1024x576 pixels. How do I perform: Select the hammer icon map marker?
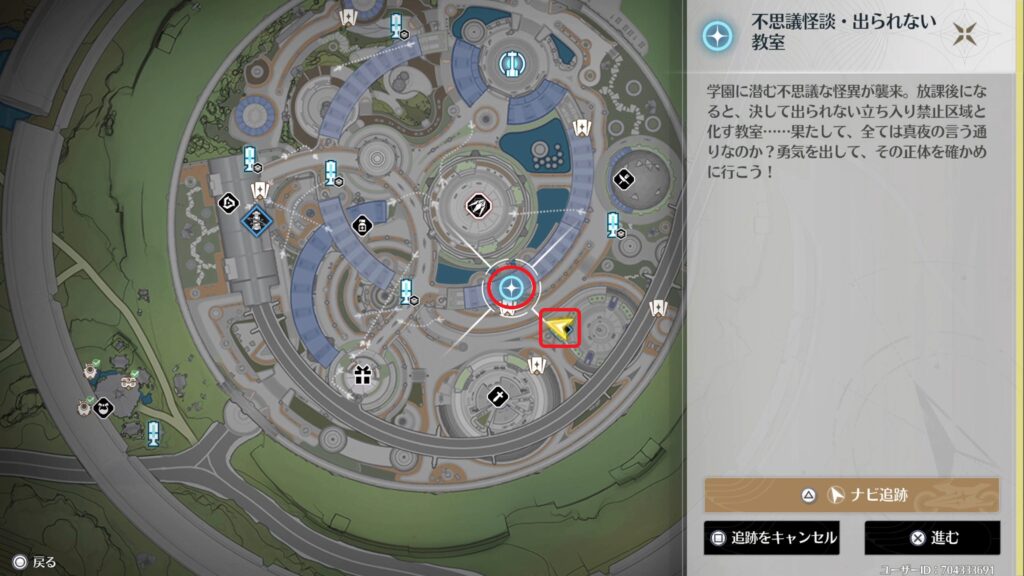click(x=497, y=397)
